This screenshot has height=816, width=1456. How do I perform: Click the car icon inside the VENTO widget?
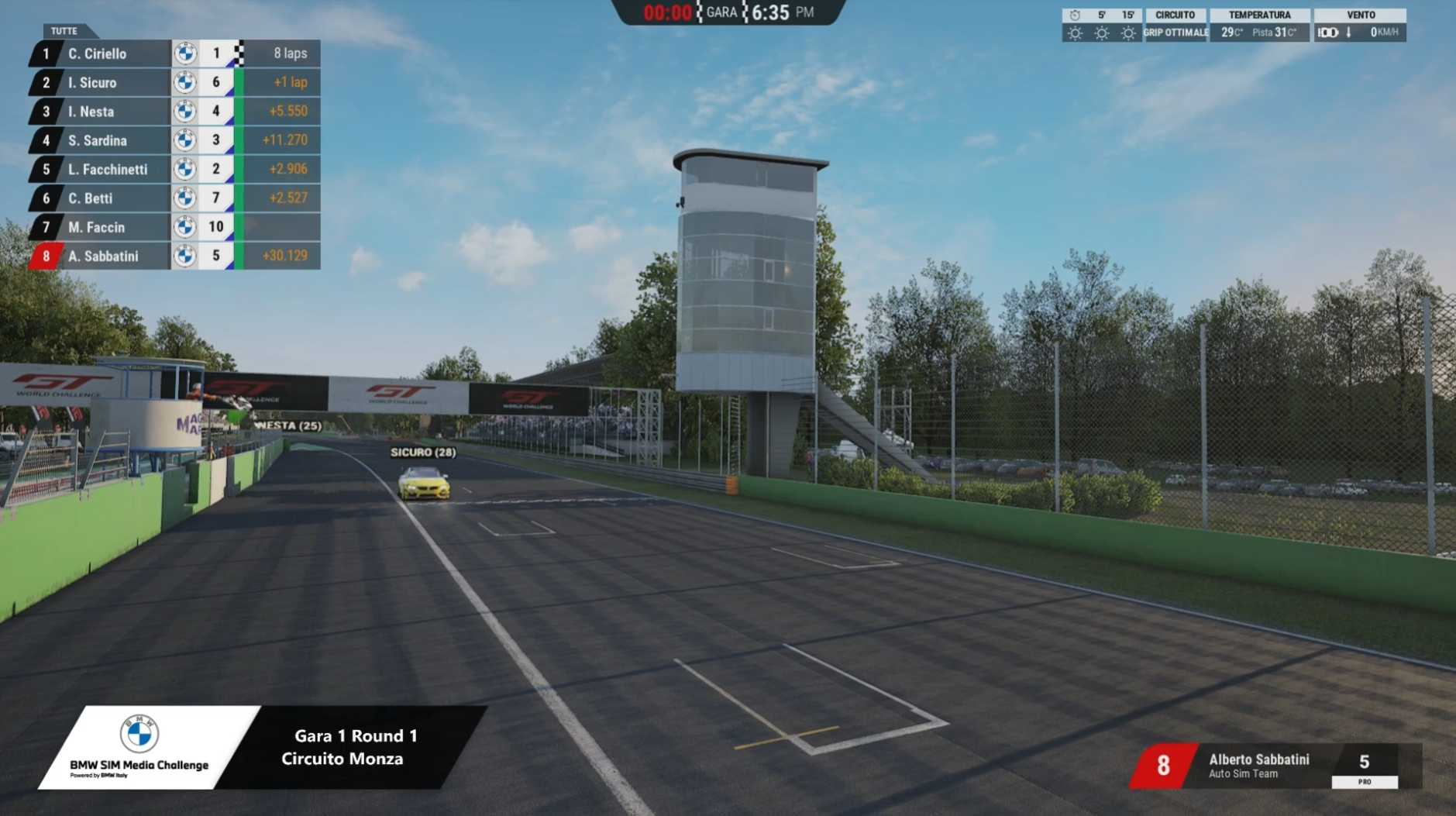tap(1327, 32)
